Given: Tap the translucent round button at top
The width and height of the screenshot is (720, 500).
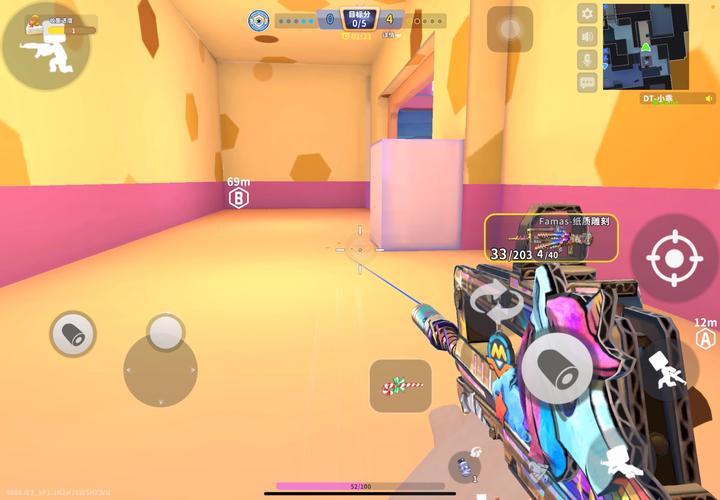Looking at the screenshot, I should click(510, 29).
